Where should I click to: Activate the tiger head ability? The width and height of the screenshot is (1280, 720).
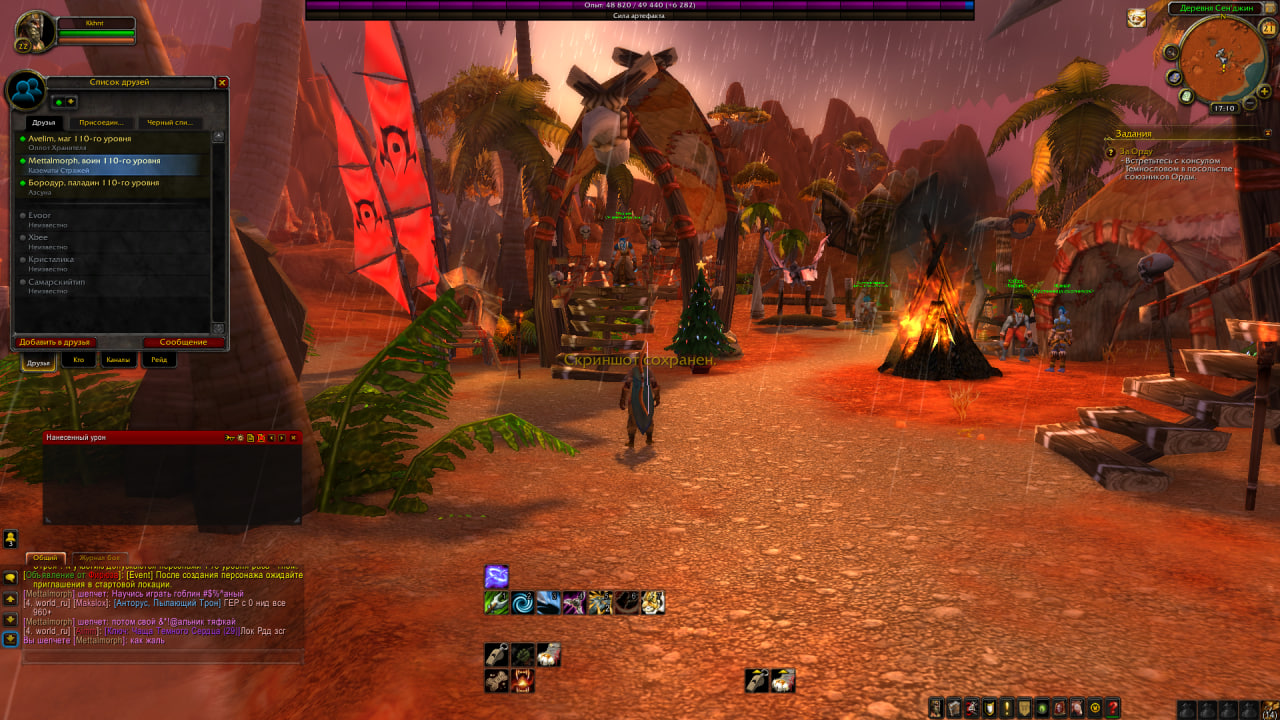[x=653, y=603]
